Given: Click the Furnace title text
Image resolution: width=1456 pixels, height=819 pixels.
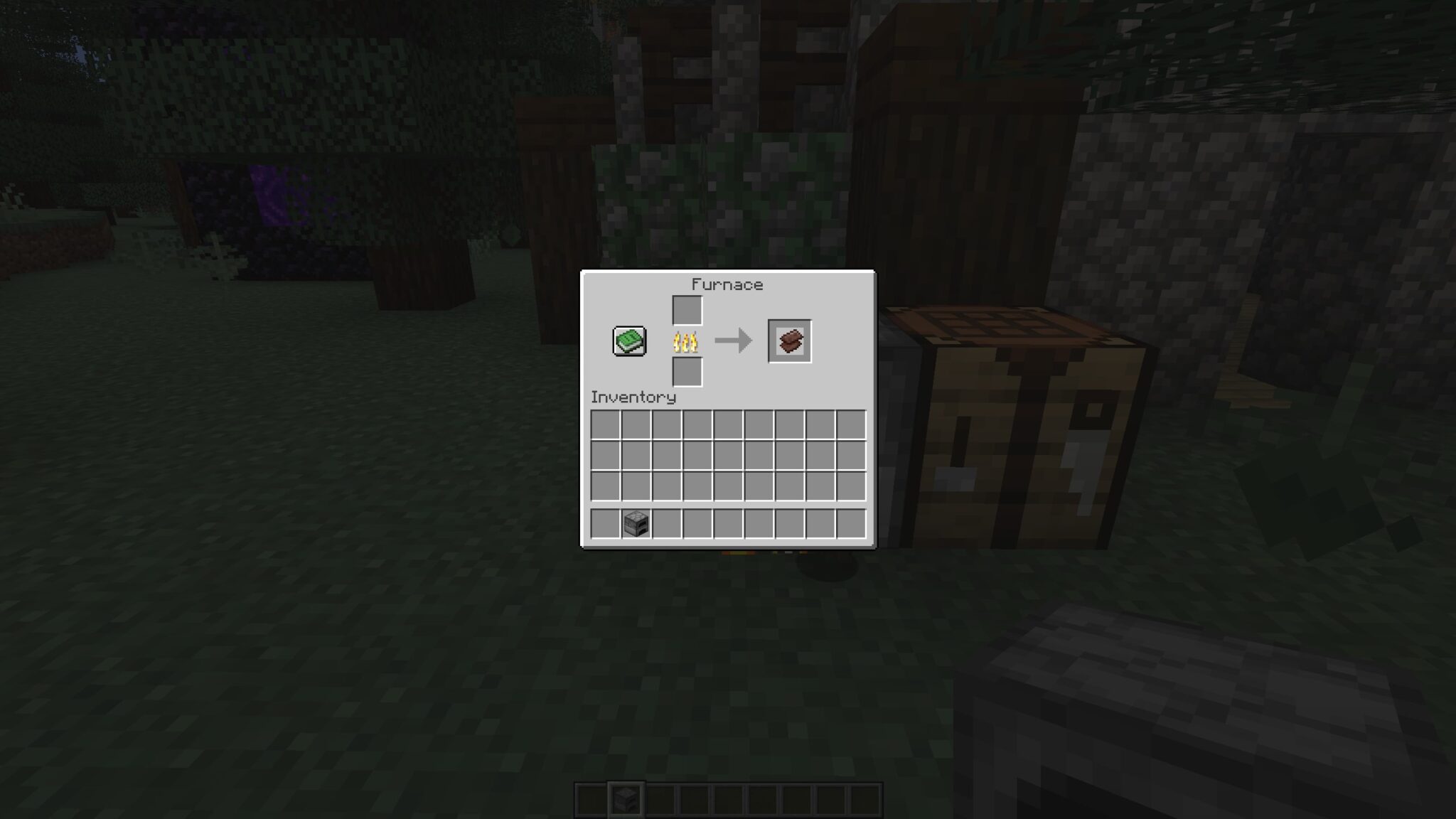Looking at the screenshot, I should point(727,284).
